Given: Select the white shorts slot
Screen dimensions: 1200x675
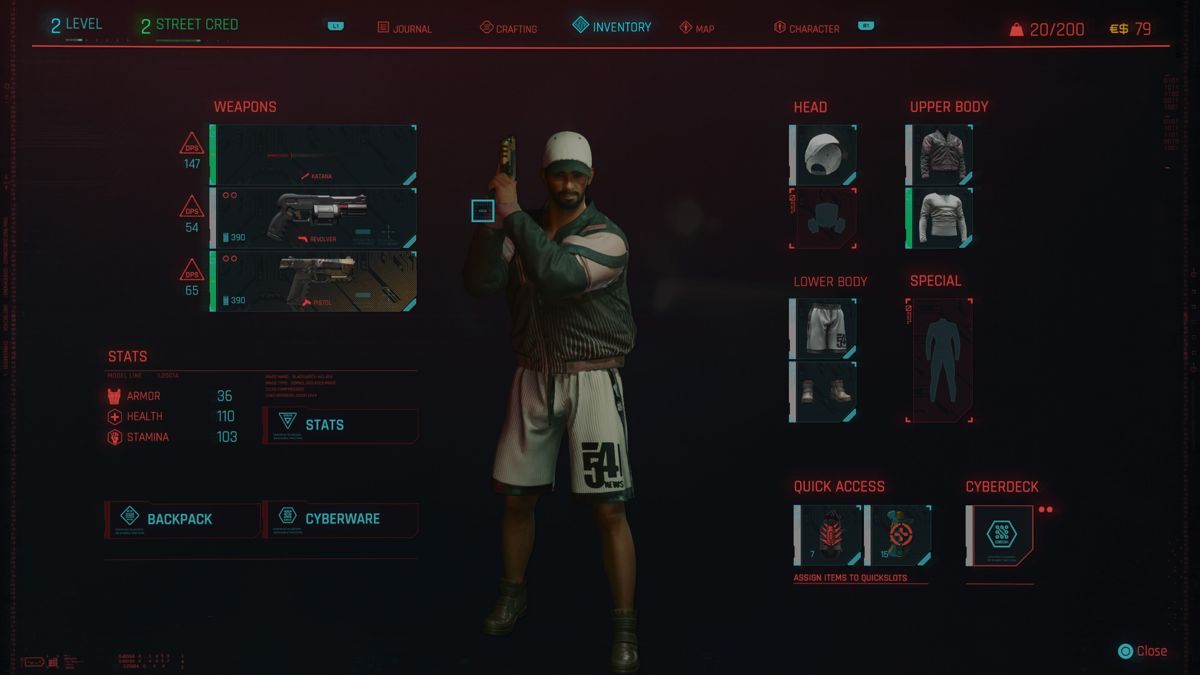Looking at the screenshot, I should (x=825, y=329).
